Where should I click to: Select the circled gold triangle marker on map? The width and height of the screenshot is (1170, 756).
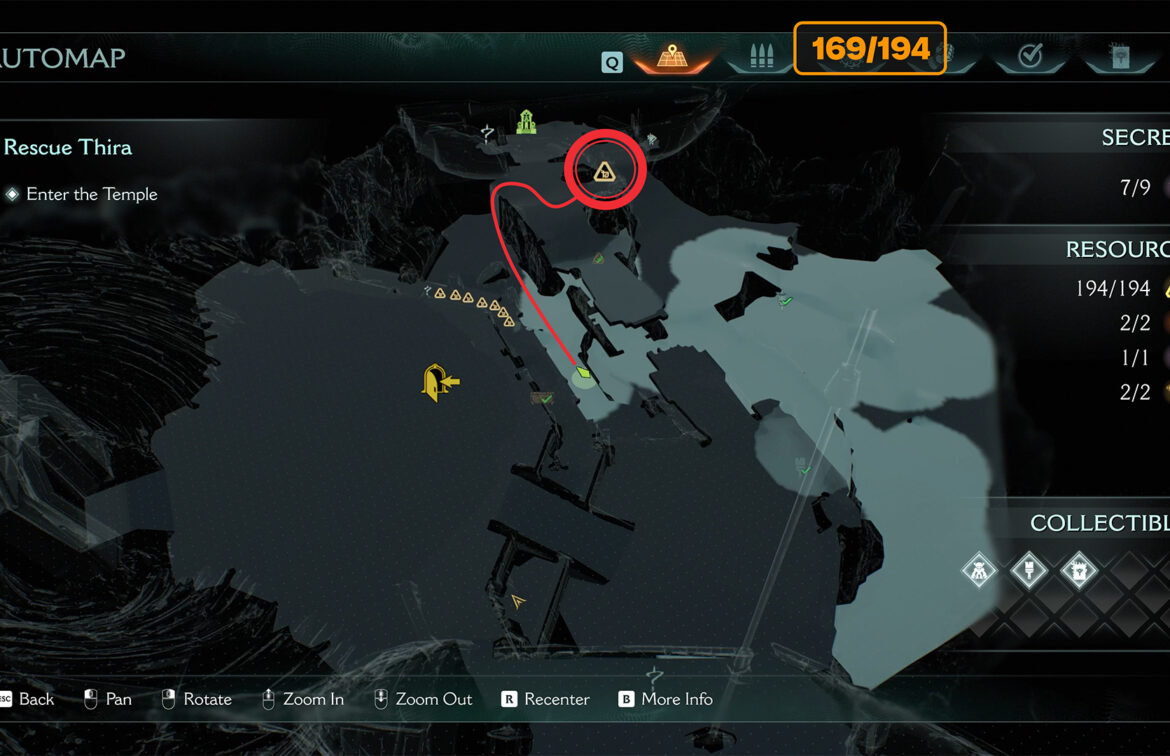point(603,174)
